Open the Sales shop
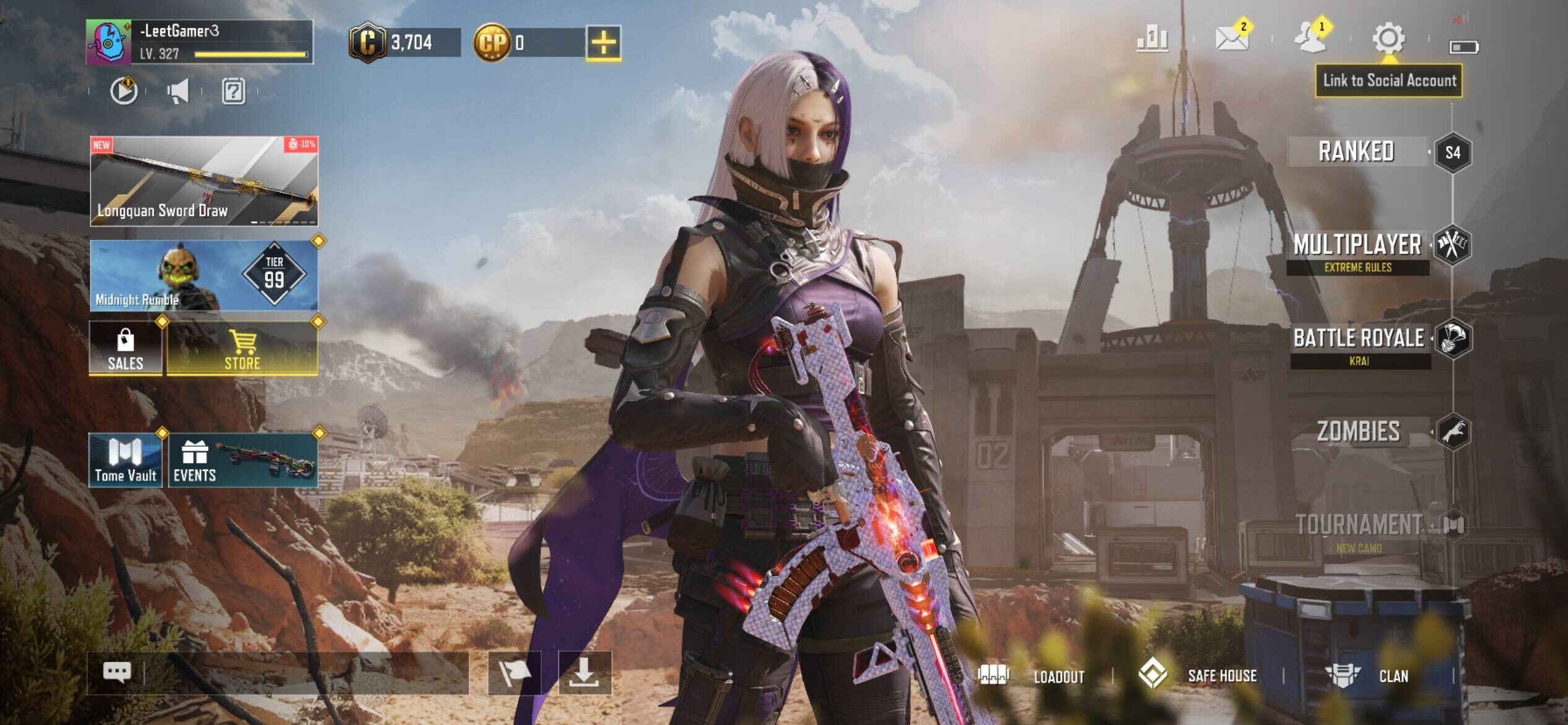The width and height of the screenshot is (1568, 725). coord(126,348)
